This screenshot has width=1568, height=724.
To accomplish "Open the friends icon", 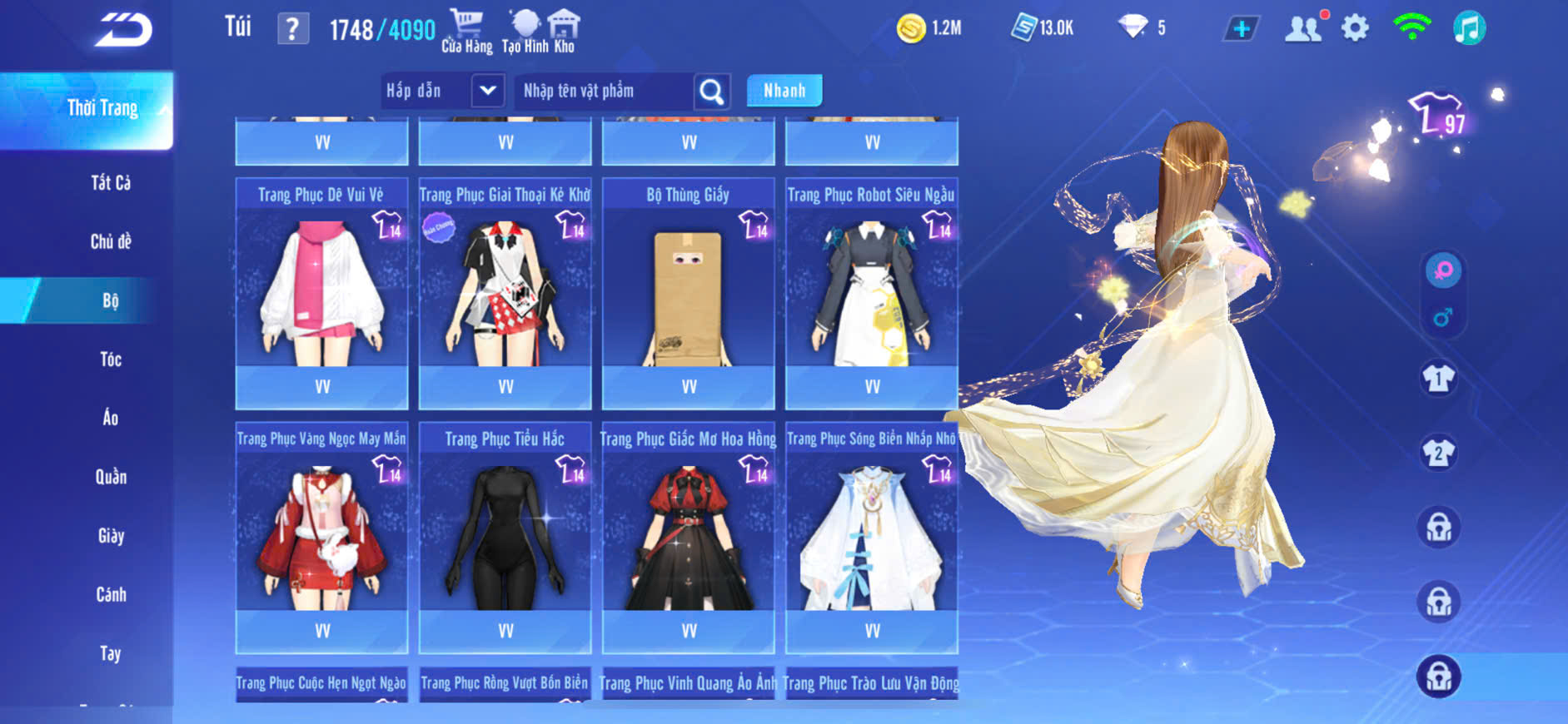I will (1303, 29).
